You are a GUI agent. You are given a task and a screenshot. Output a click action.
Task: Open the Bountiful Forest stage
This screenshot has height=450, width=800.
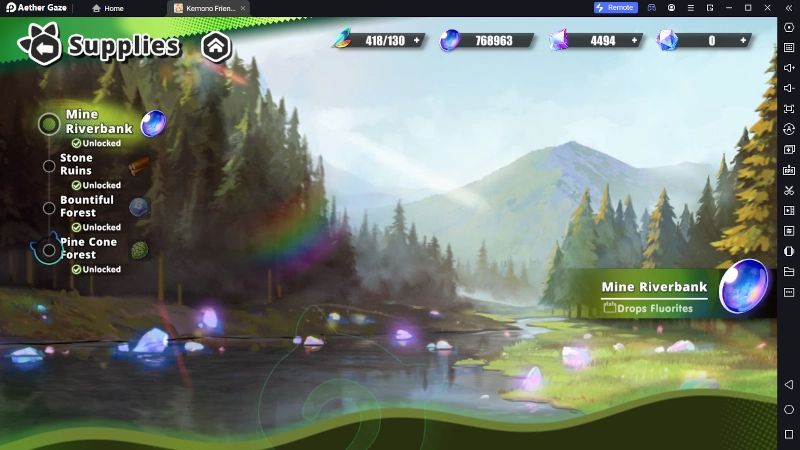tap(86, 206)
